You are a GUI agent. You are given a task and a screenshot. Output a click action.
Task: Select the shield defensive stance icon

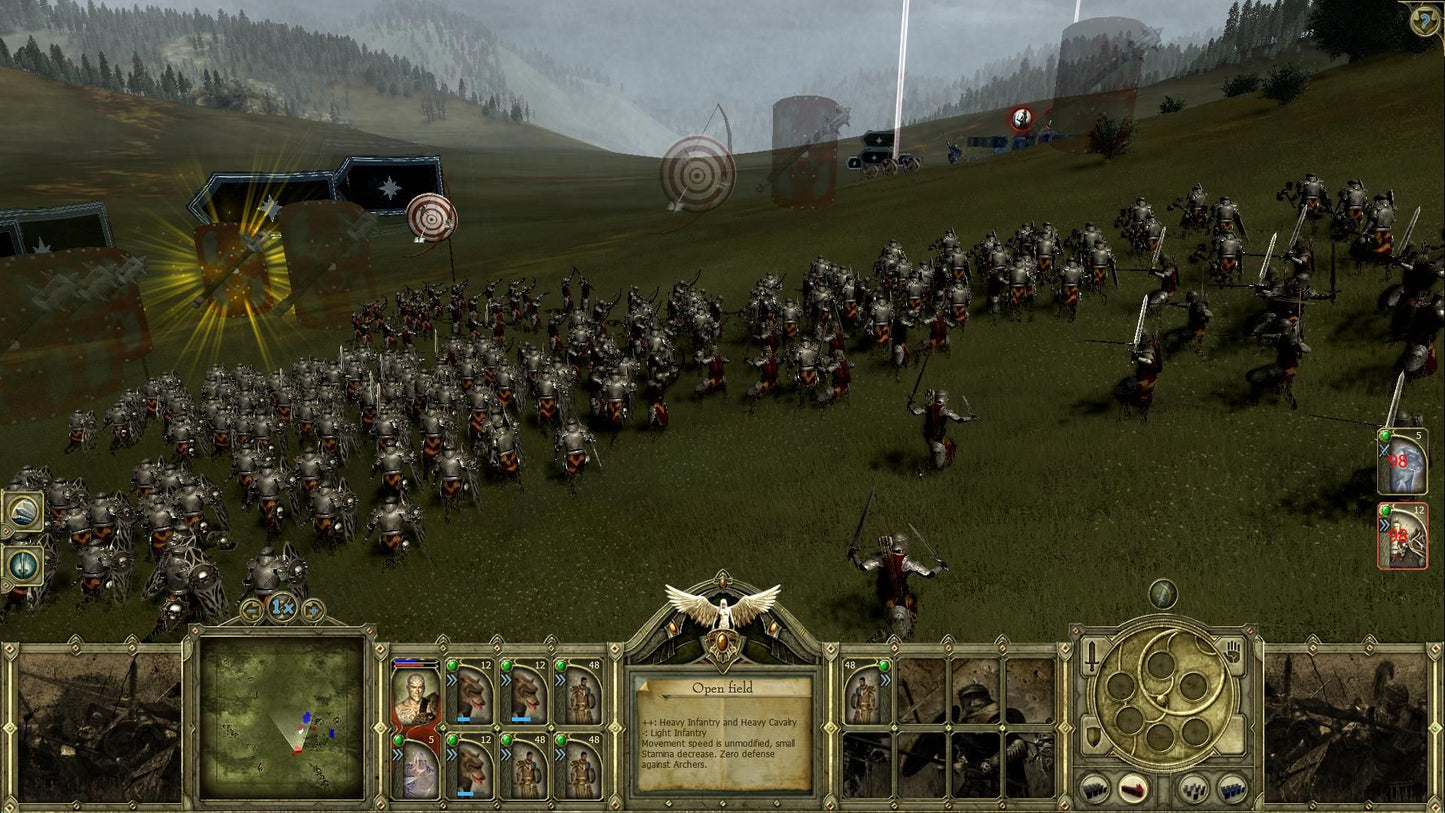coord(1093,736)
